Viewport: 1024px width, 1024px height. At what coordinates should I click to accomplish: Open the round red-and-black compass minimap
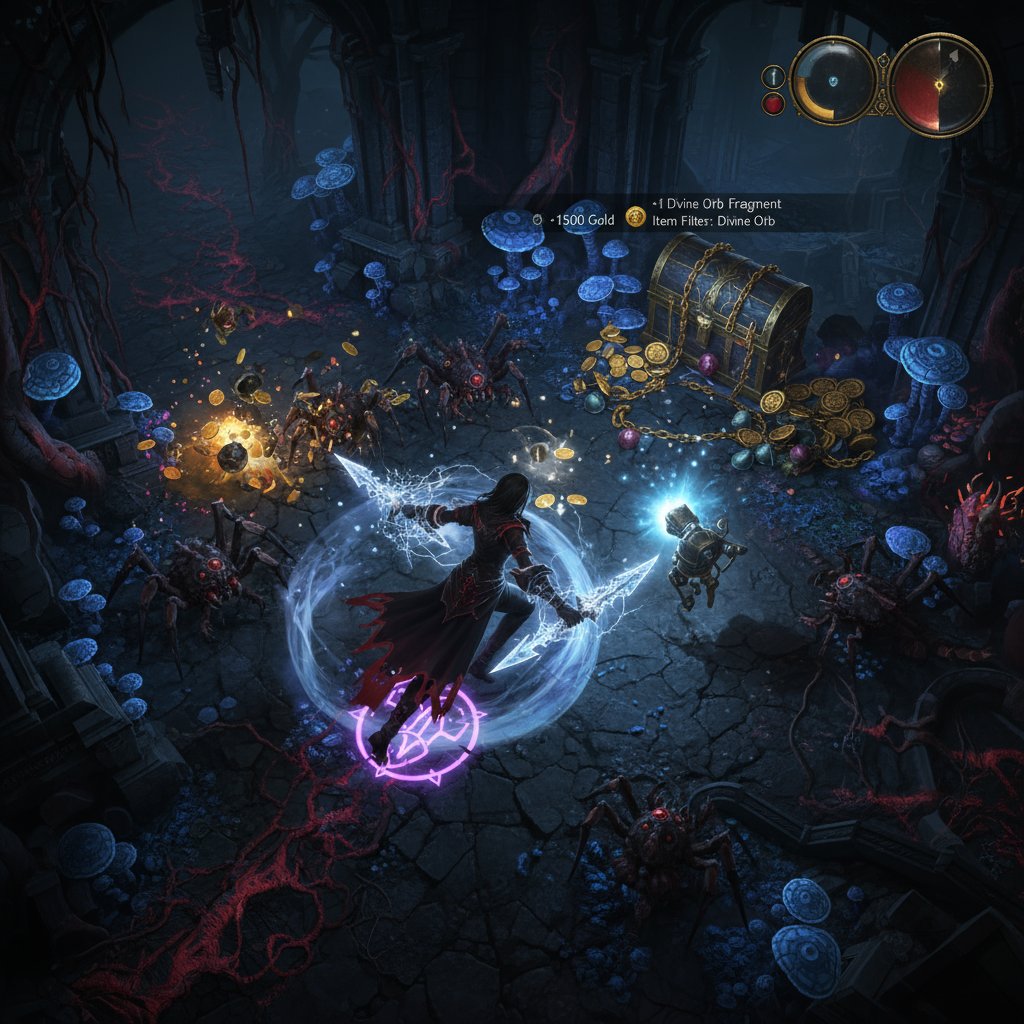[940, 84]
